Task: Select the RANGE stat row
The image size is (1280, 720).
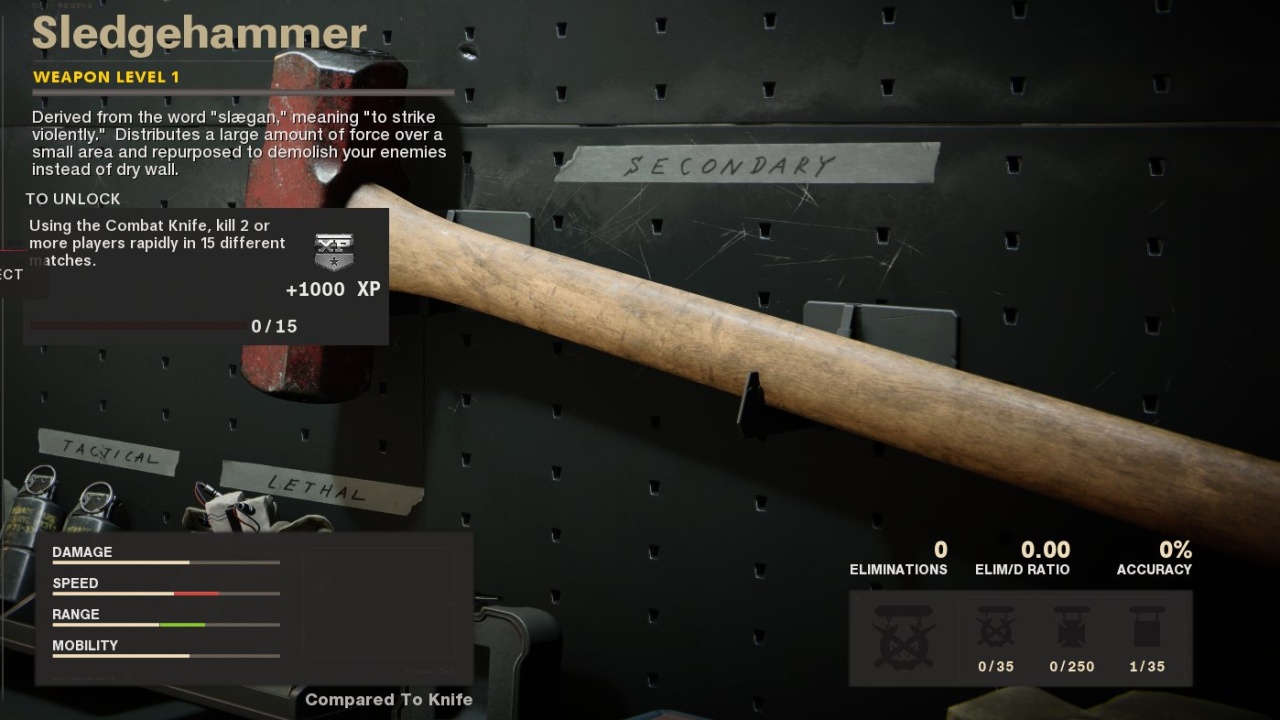Action: point(165,624)
